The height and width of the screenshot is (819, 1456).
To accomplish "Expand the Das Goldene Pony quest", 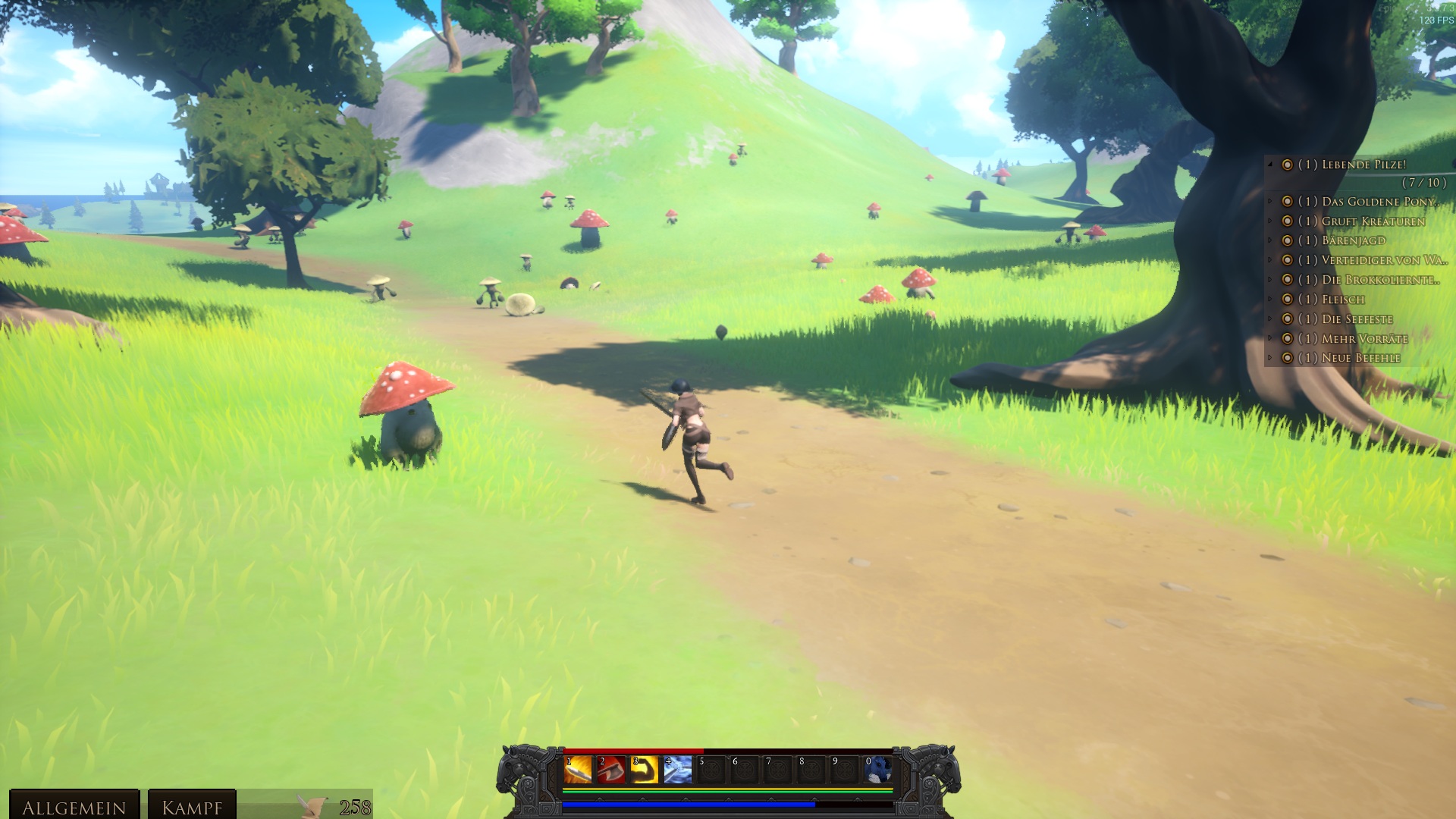I will click(1270, 201).
